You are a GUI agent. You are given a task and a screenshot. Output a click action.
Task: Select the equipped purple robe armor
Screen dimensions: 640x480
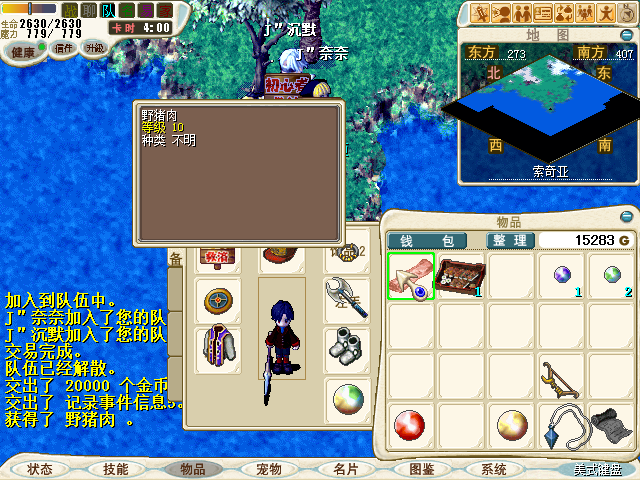[215, 350]
